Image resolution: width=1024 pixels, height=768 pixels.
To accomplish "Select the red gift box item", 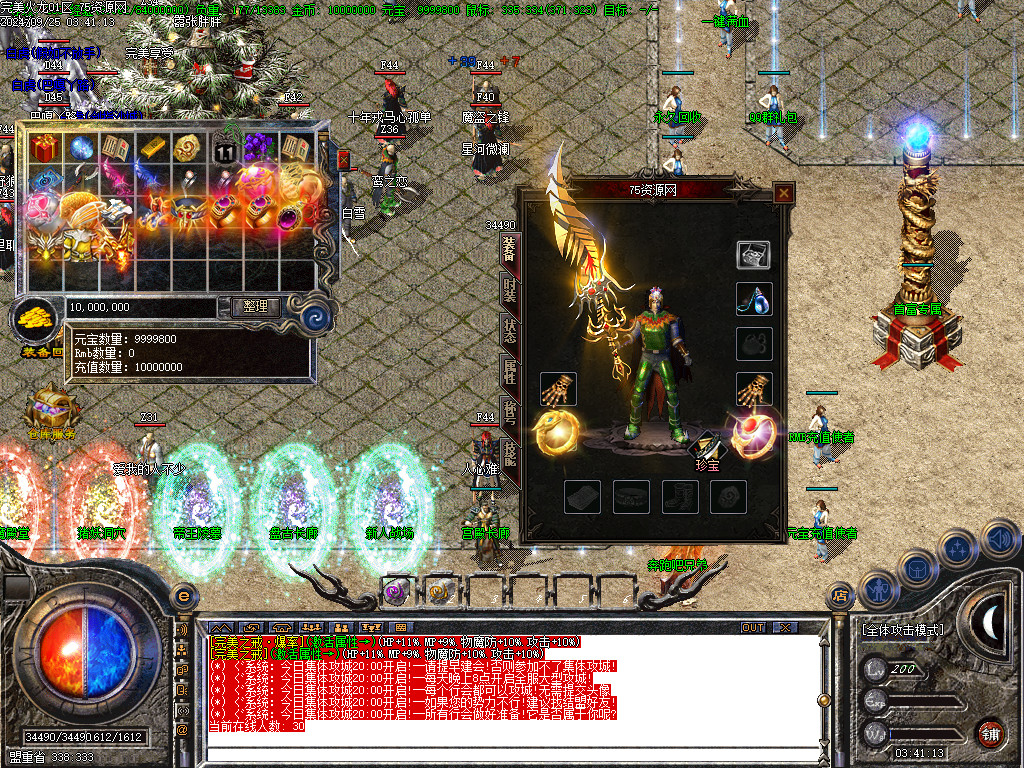I will (x=44, y=149).
